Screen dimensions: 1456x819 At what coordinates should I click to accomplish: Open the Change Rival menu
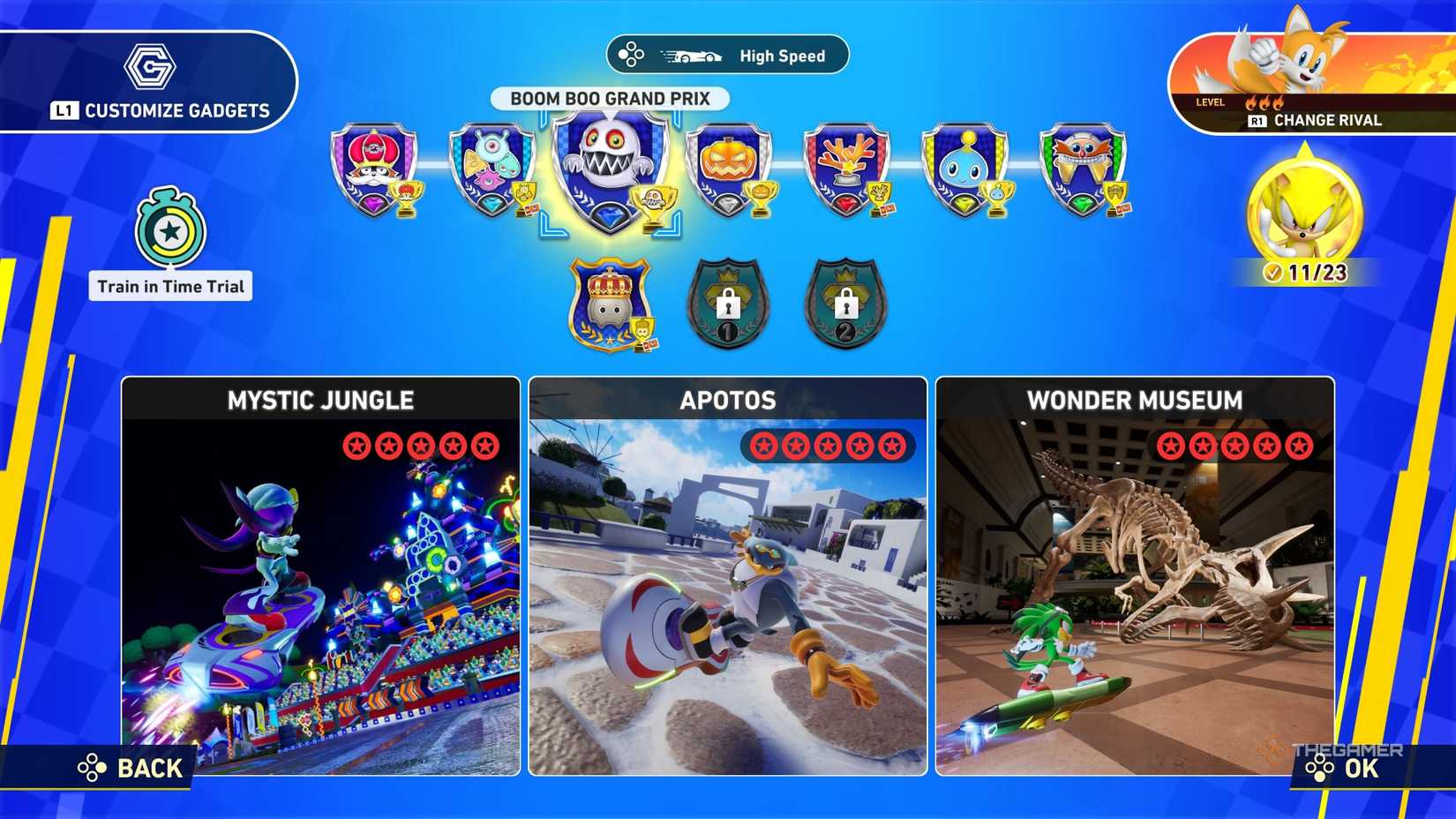[1318, 119]
